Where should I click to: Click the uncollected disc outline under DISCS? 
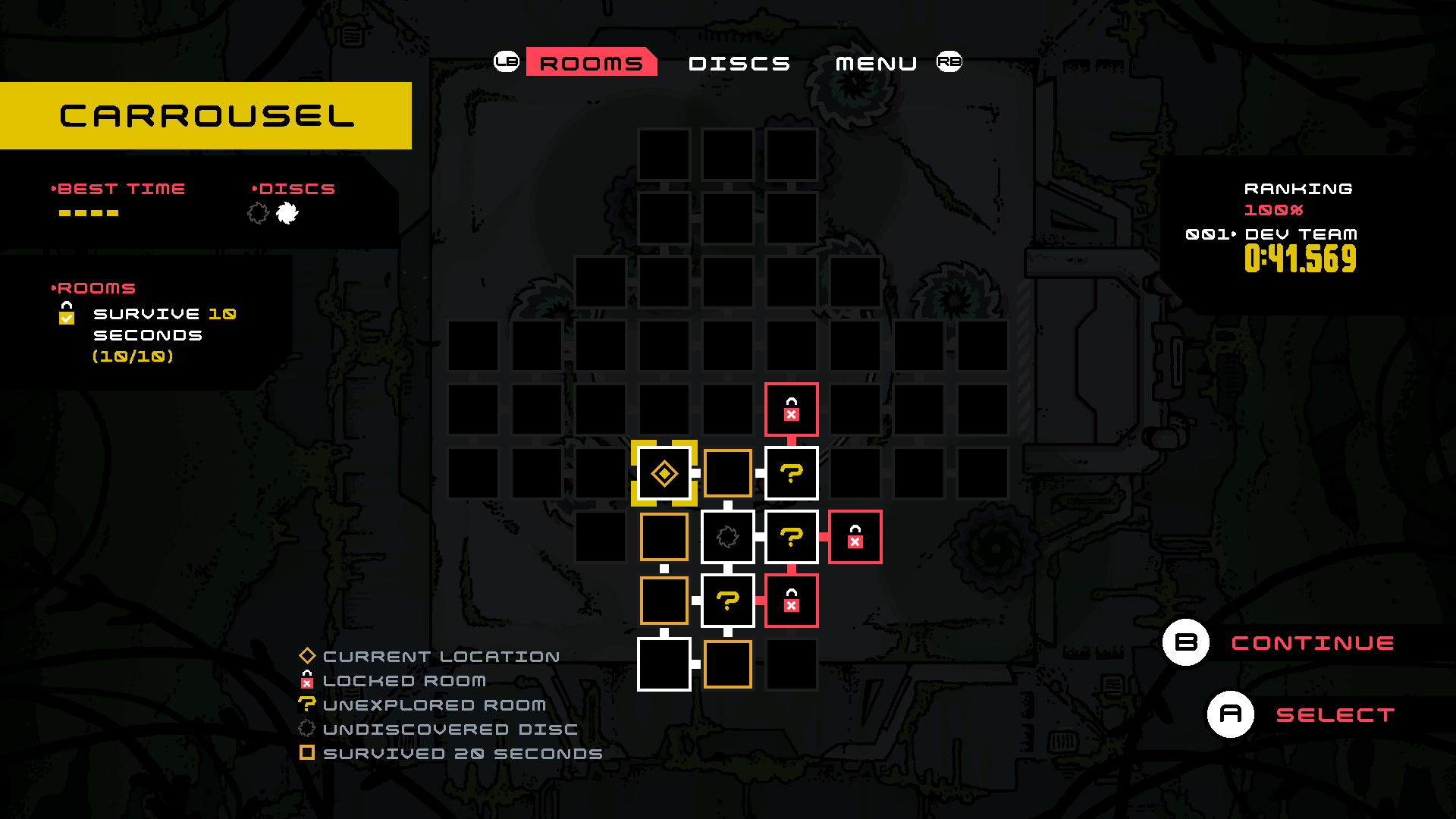coord(258,214)
